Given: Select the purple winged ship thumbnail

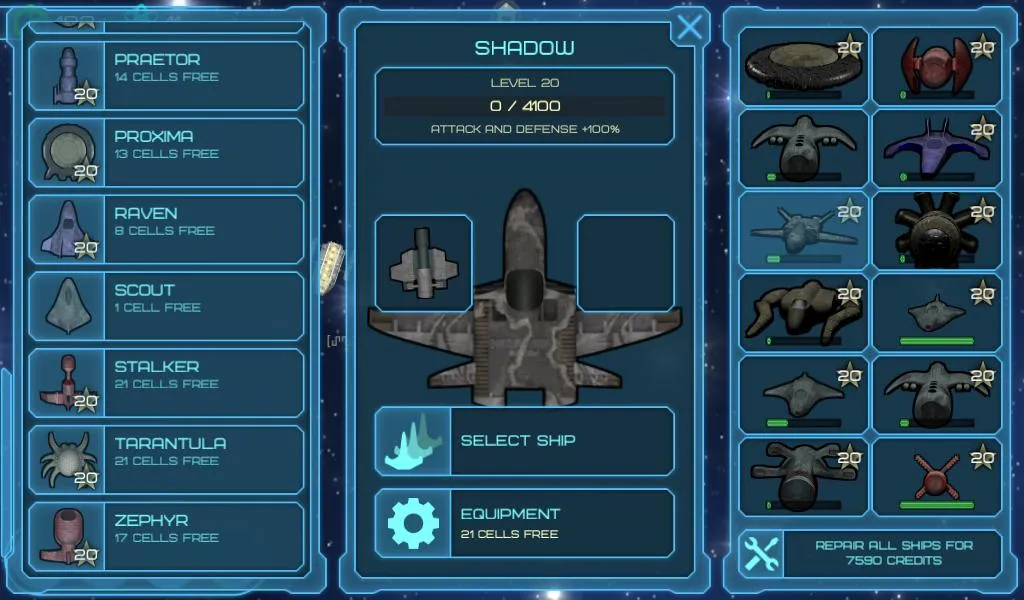Looking at the screenshot, I should (x=937, y=148).
